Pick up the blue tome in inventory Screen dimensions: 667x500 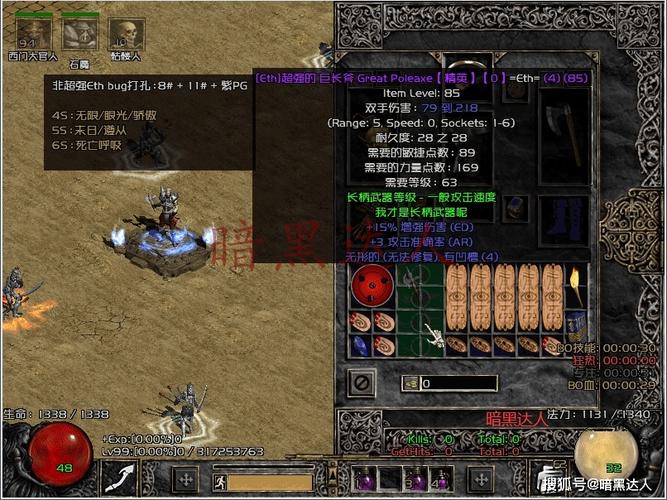[x=575, y=323]
